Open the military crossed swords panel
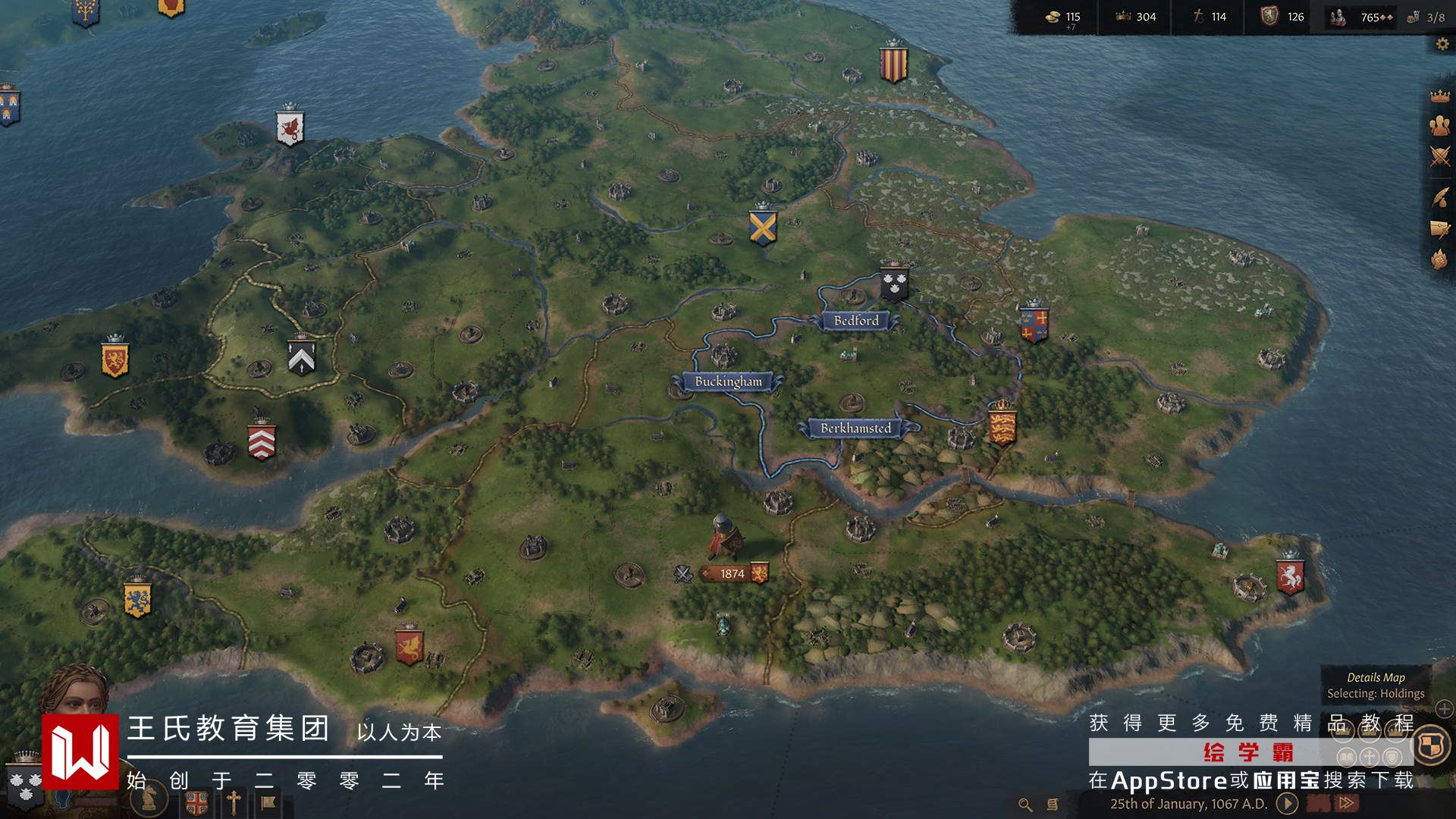 [1439, 157]
